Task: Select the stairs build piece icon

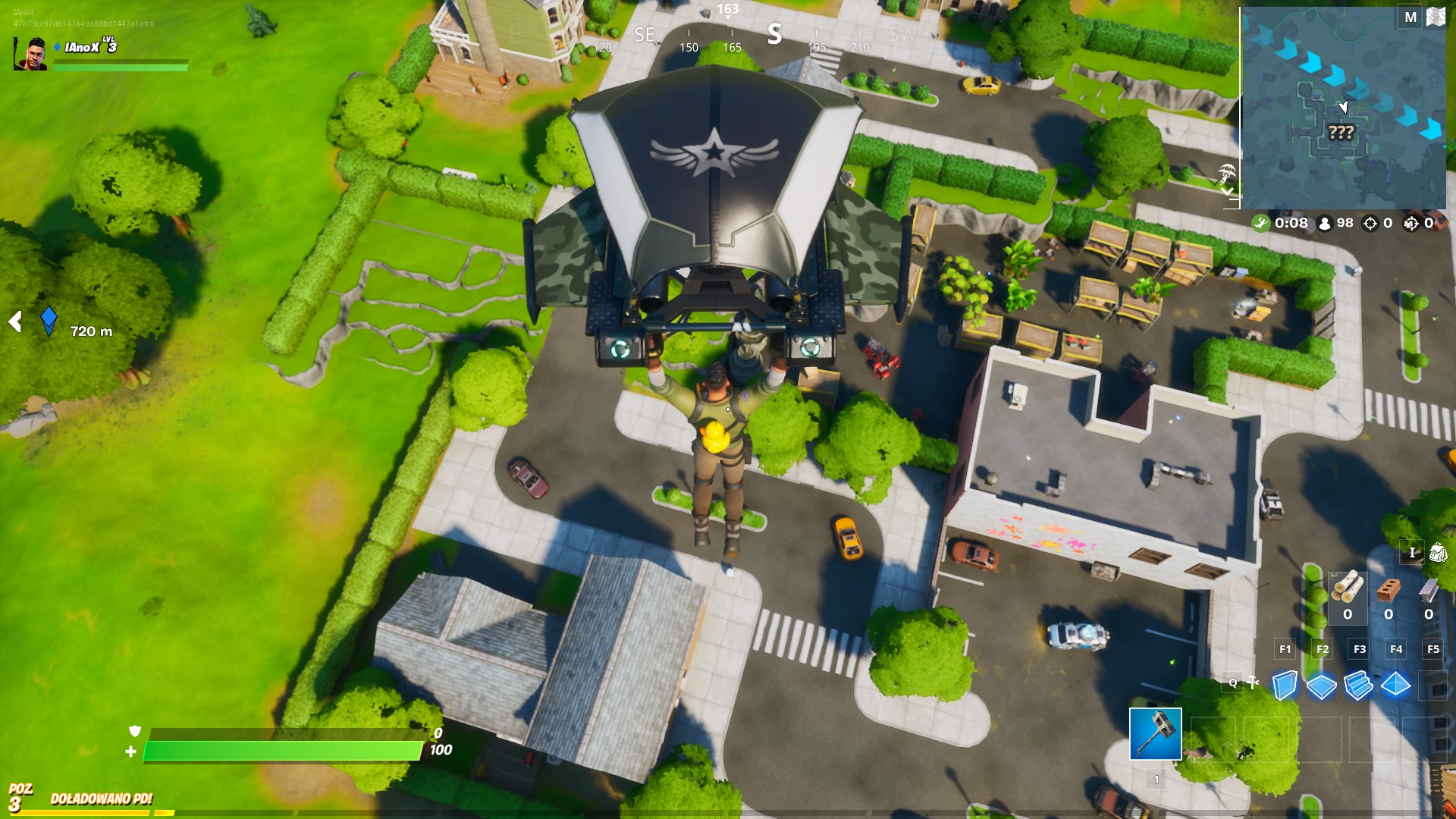Action: (1357, 685)
